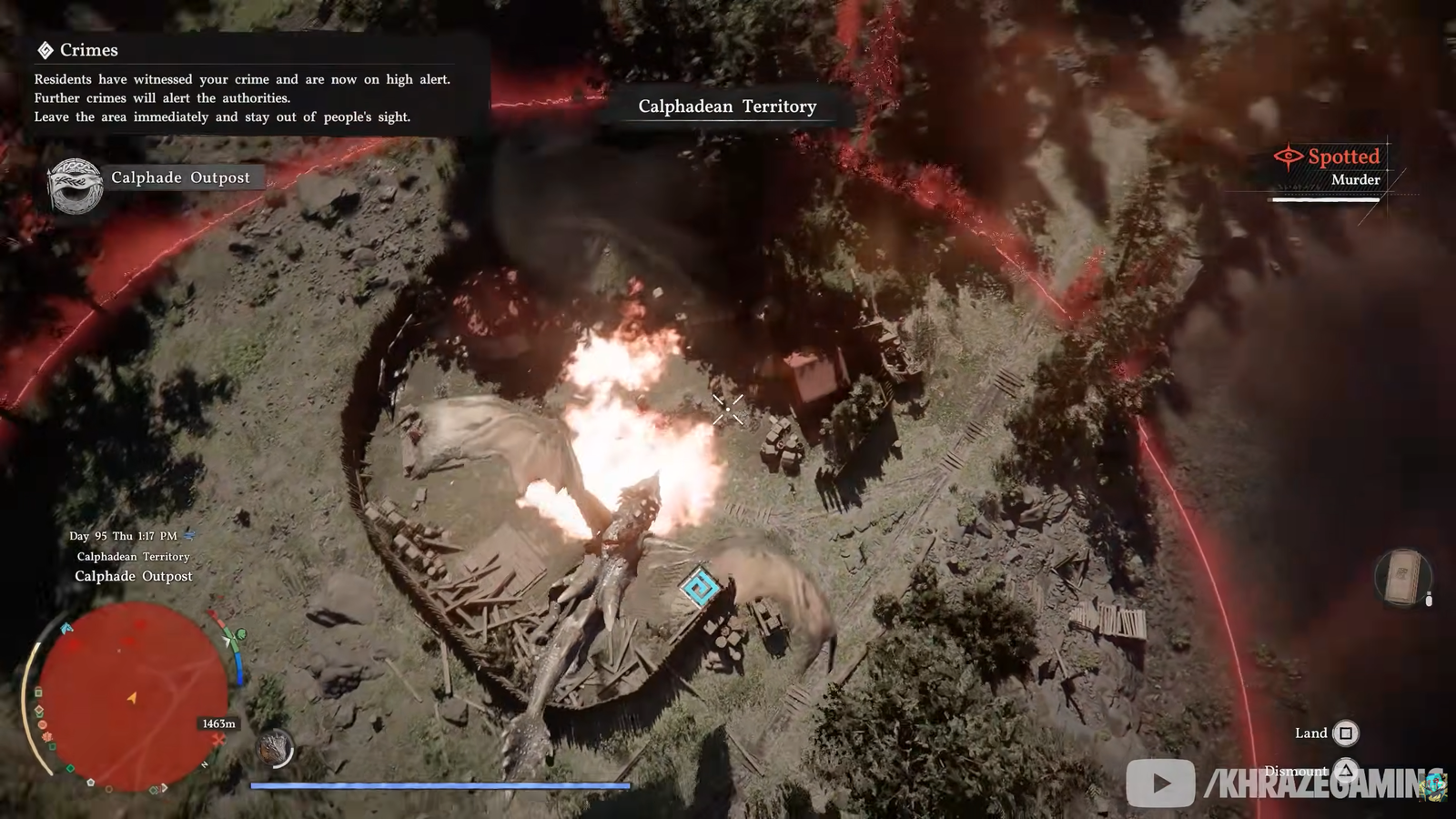This screenshot has width=1456, height=819.
Task: Click the channel avatar thumbnail
Action: tap(1436, 784)
